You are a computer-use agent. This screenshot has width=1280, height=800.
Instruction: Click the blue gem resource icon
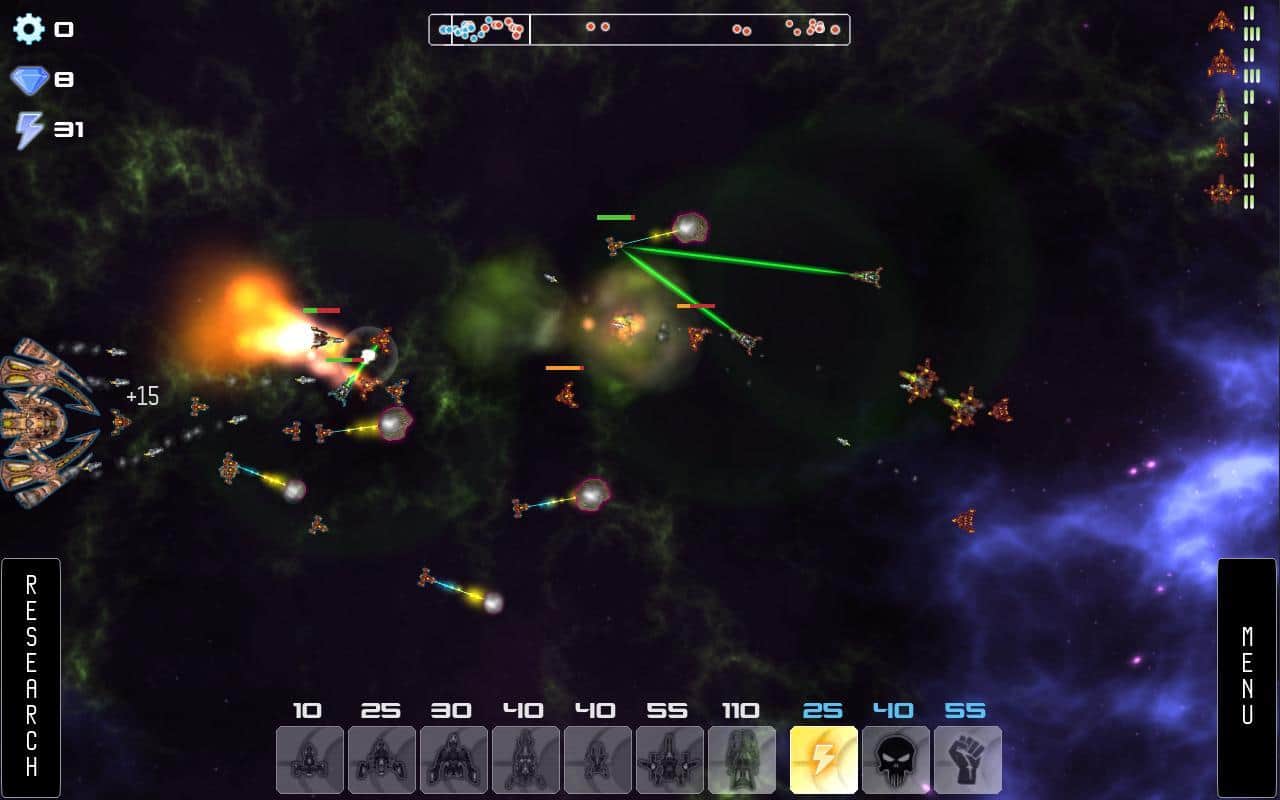[28, 78]
